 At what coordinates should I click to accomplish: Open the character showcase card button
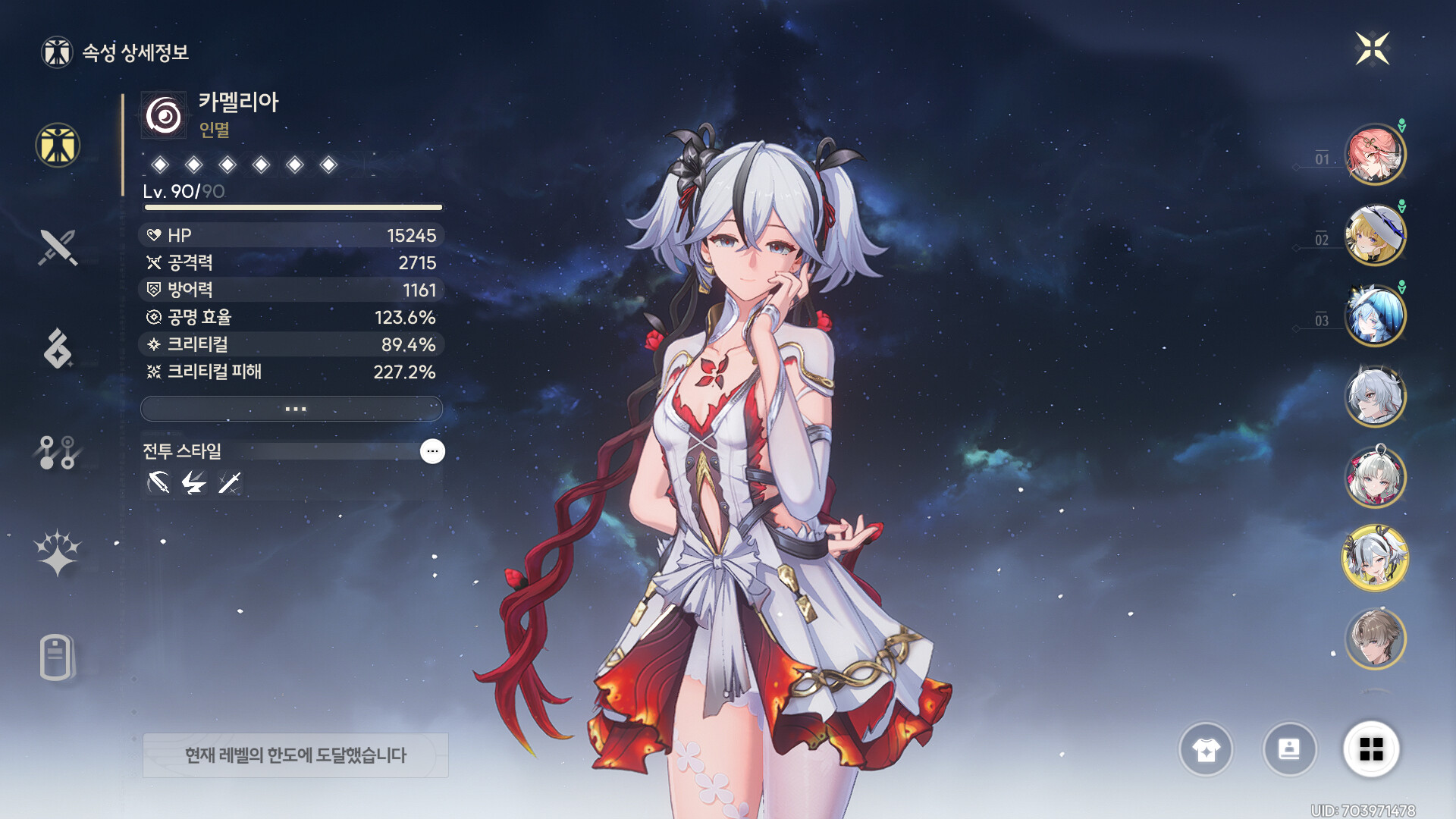pyautogui.click(x=1289, y=750)
